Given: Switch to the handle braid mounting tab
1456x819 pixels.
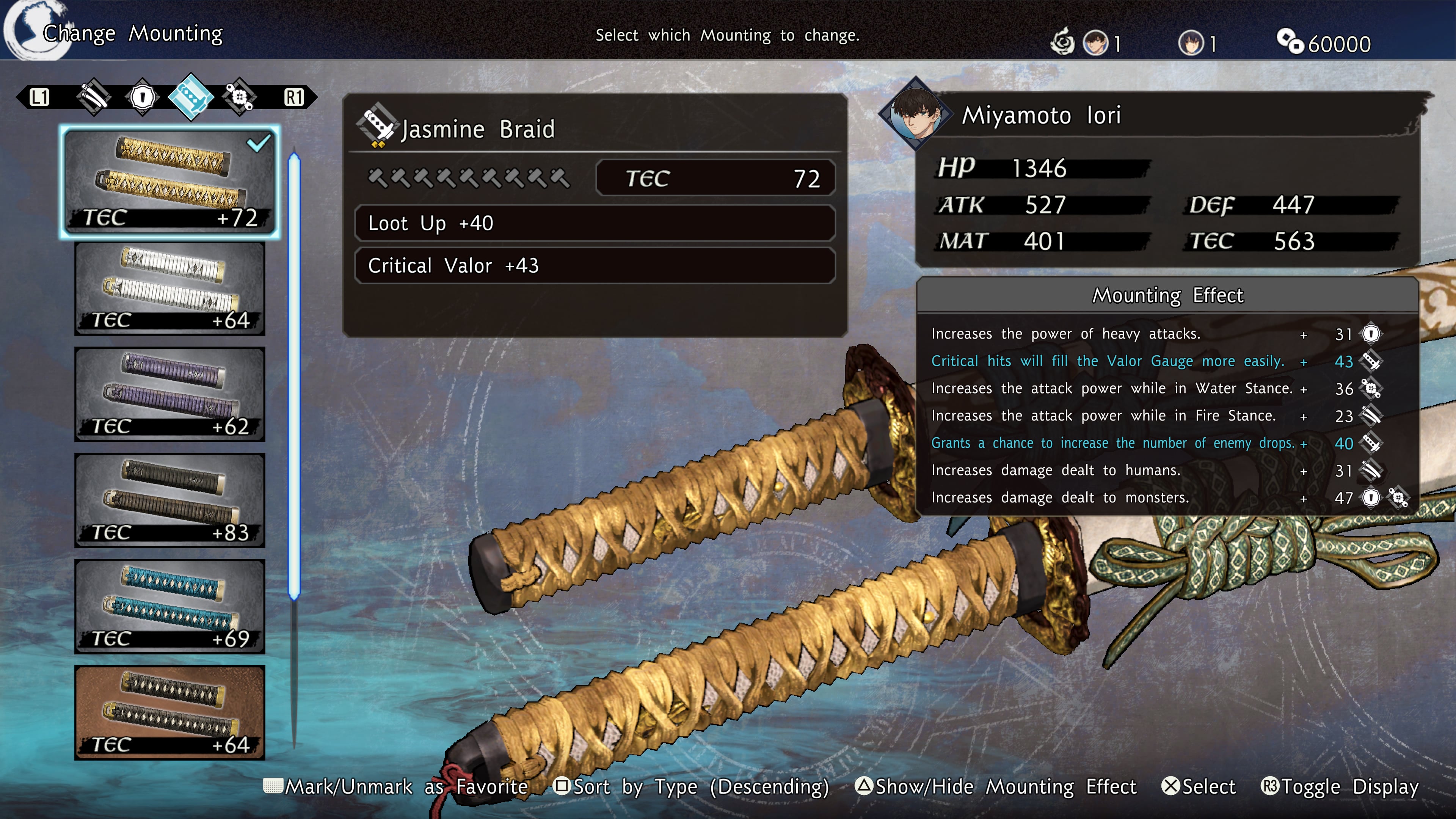Looking at the screenshot, I should (x=191, y=97).
